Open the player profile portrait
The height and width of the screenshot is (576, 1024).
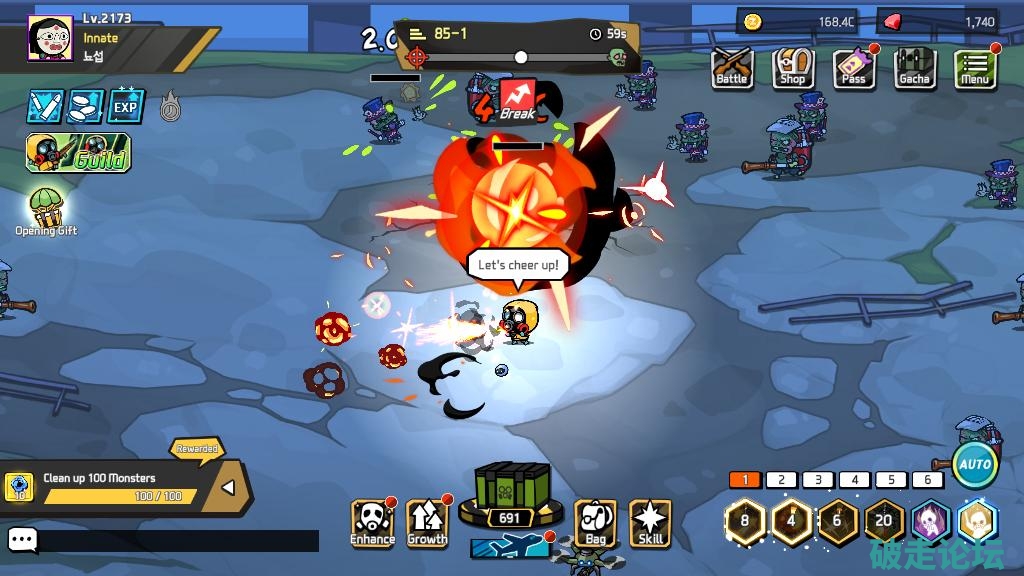(49, 39)
